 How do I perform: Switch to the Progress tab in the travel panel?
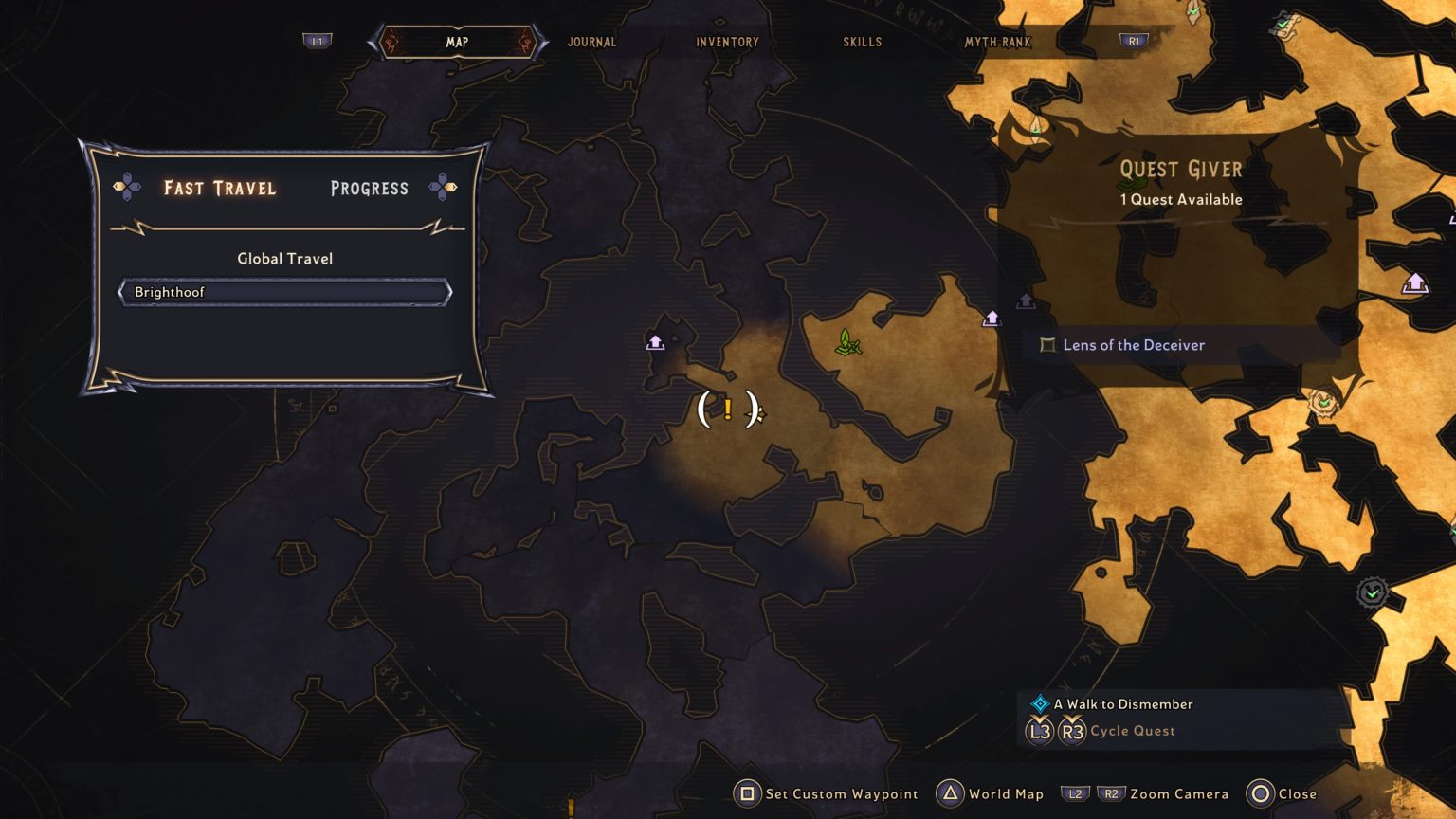click(x=369, y=189)
